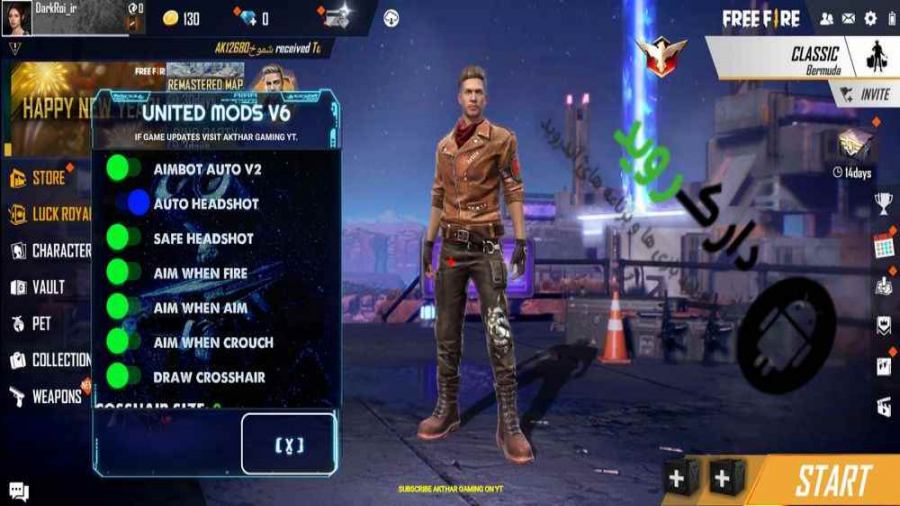Open the friends list icon

tap(827, 18)
